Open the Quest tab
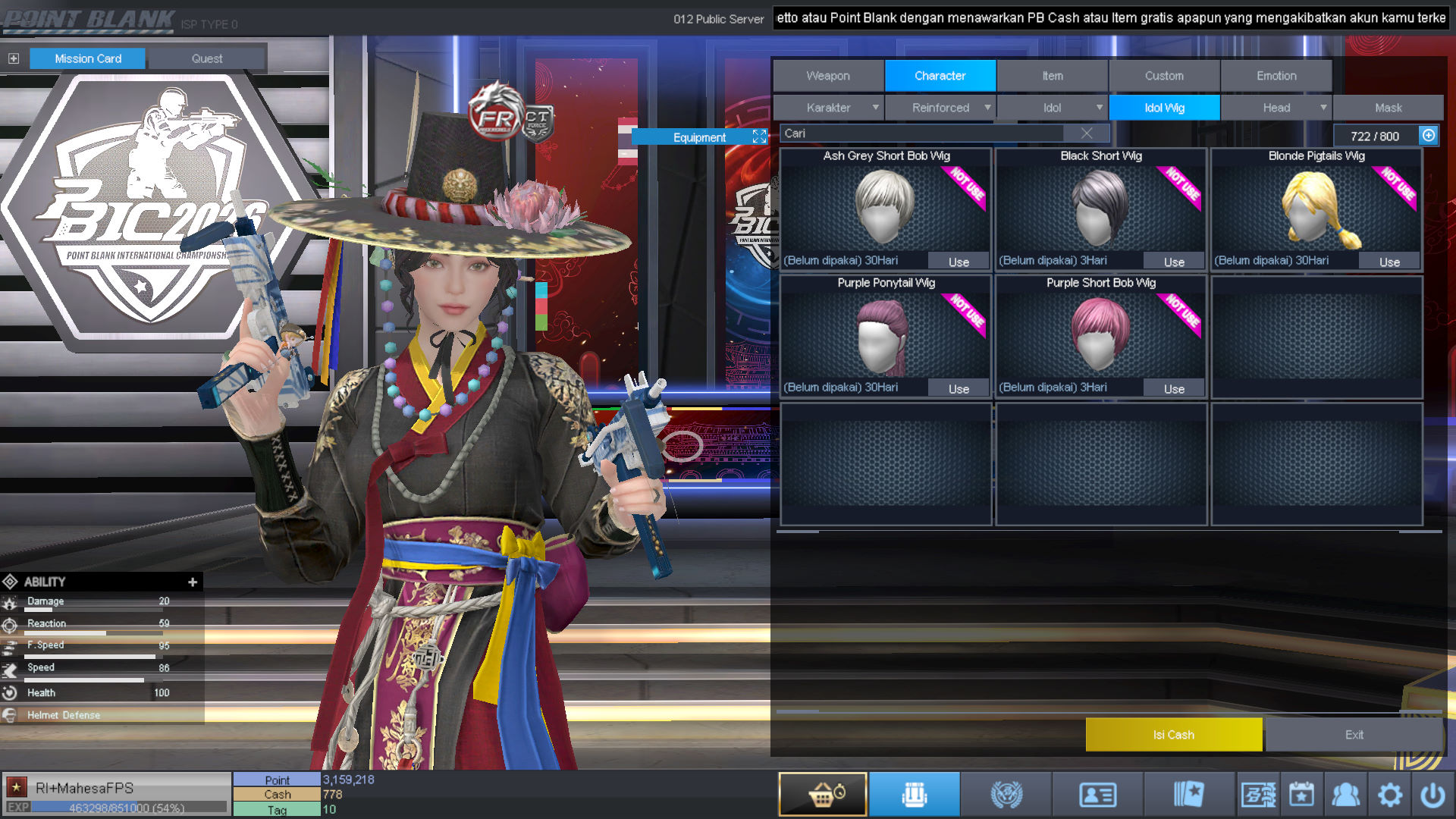This screenshot has height=819, width=1456. tap(207, 58)
